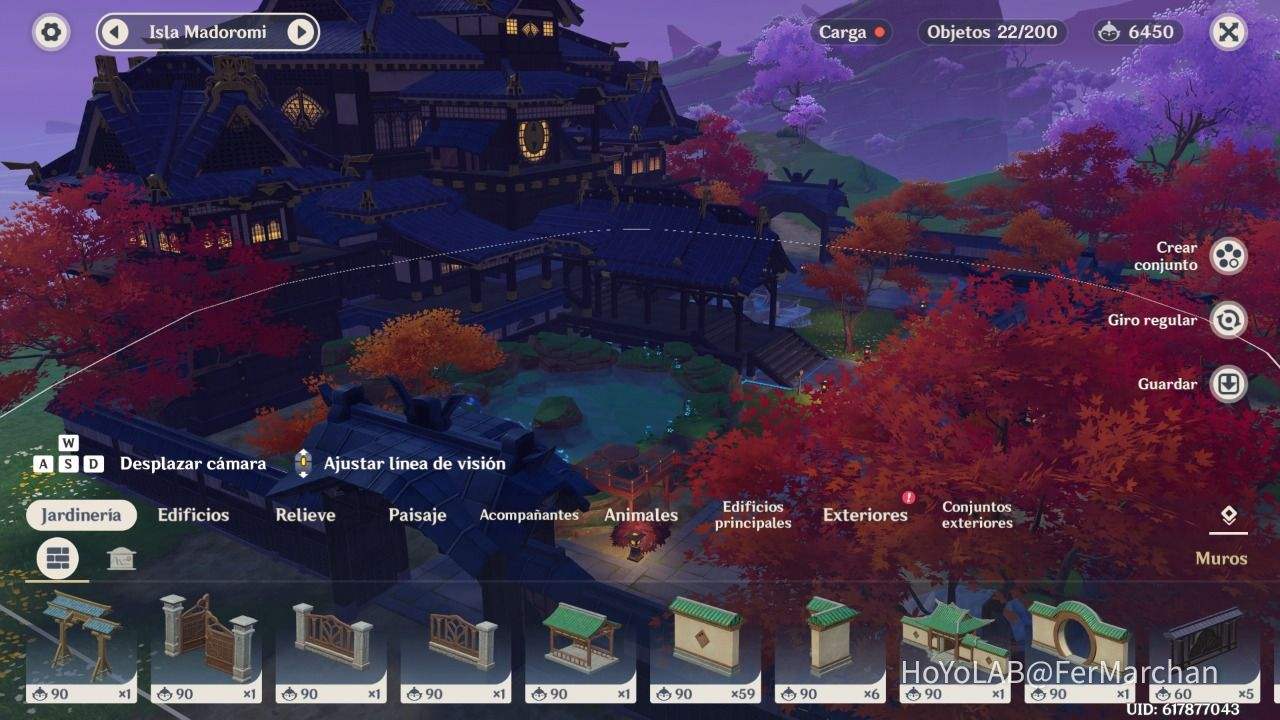Click the Ajustar línea de visión arrows icon
The height and width of the screenshot is (720, 1280).
point(303,463)
